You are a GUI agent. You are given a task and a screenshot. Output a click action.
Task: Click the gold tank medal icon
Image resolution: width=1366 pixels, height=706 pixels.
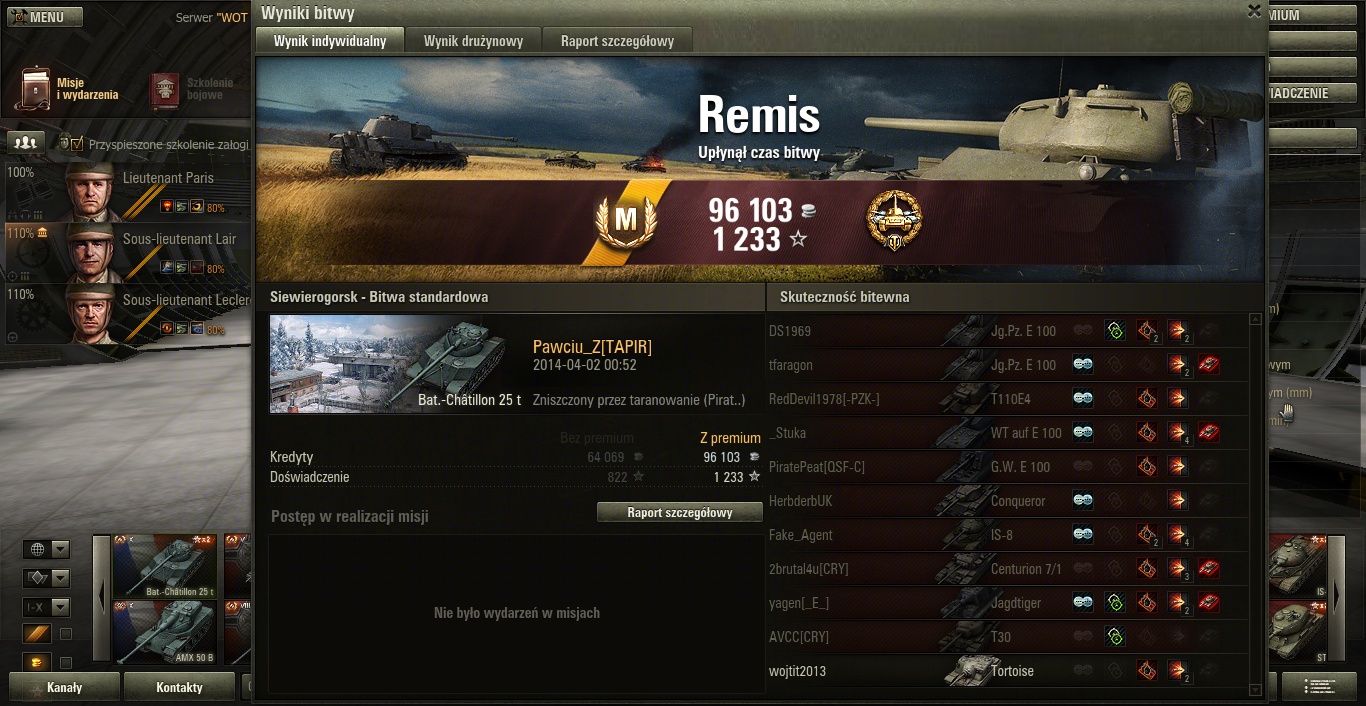coord(894,219)
